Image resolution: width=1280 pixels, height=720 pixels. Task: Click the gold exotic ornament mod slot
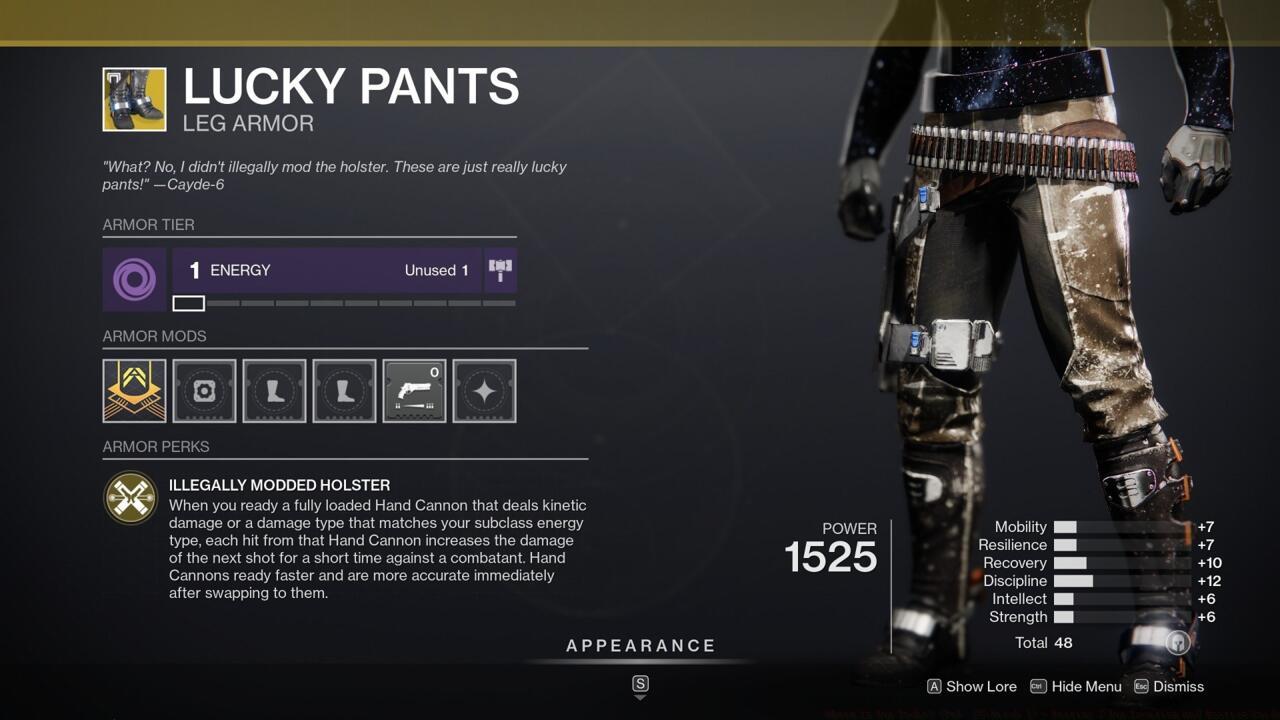(x=134, y=391)
